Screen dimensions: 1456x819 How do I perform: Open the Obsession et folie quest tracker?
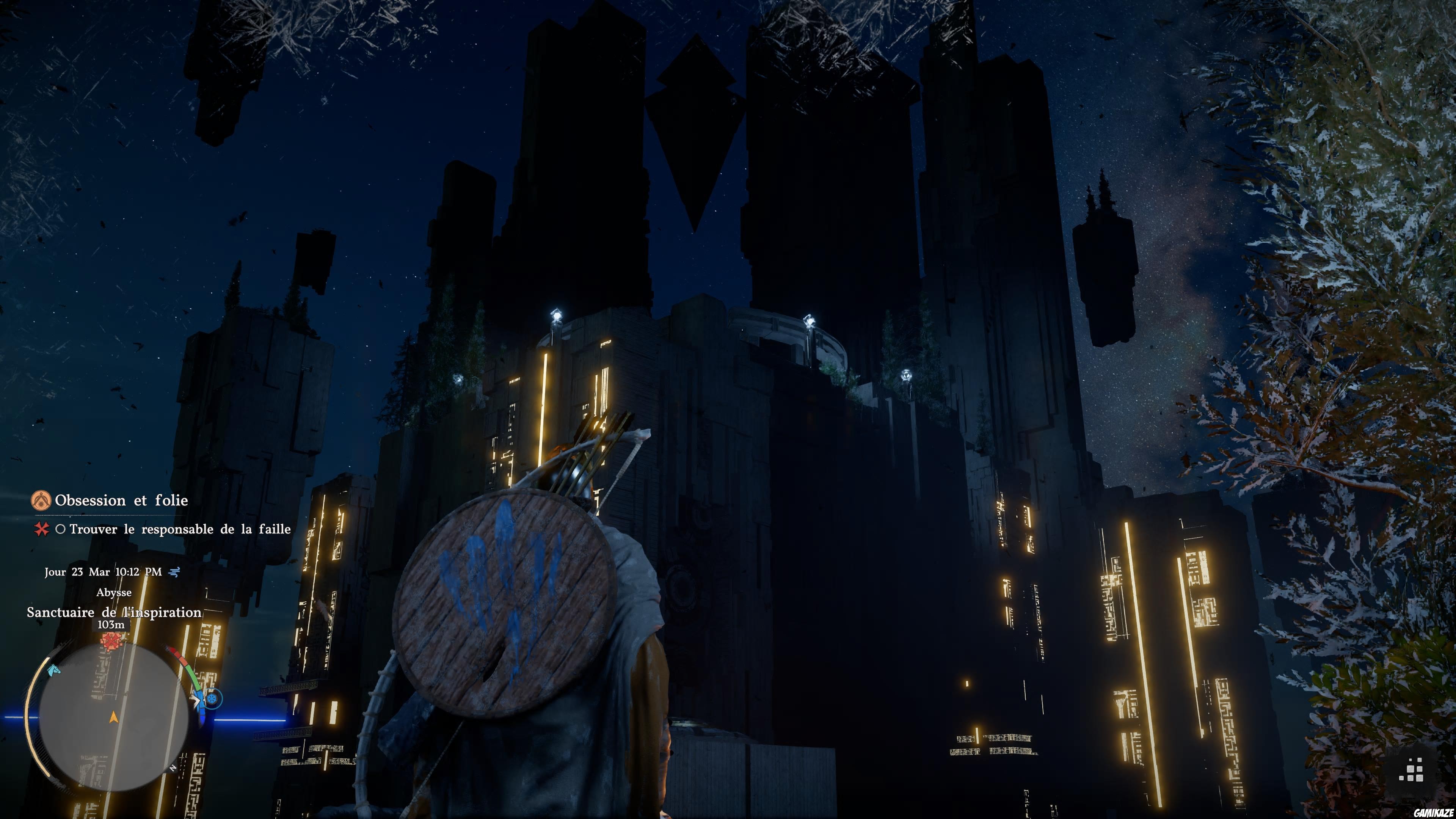point(121,500)
